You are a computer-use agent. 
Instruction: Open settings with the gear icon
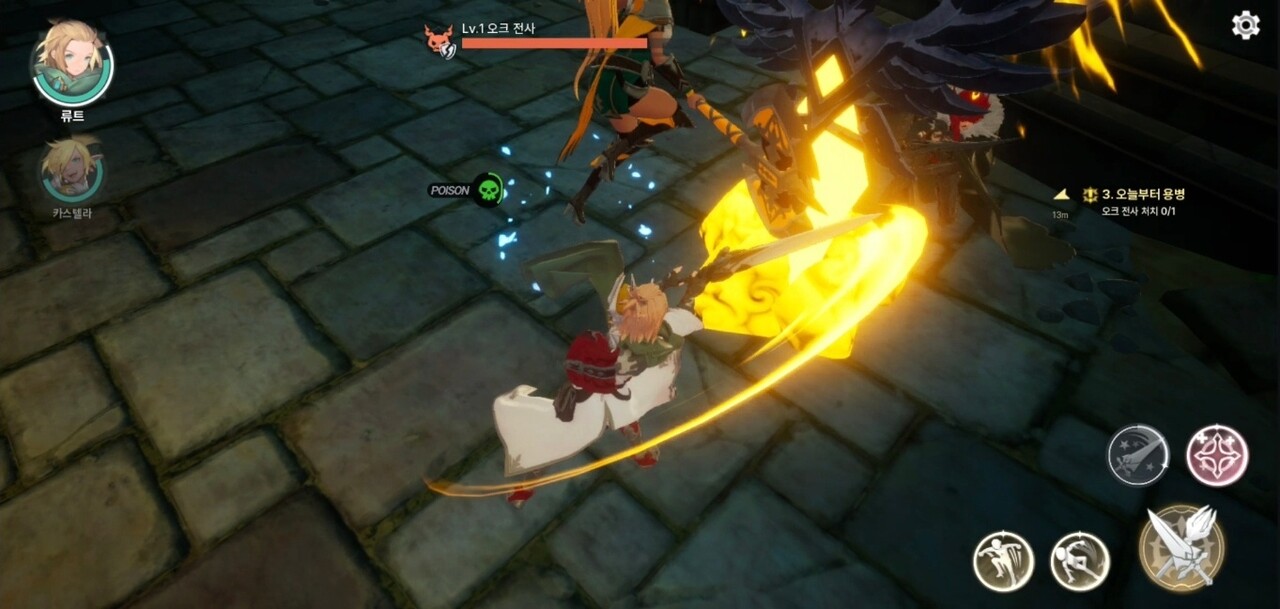pyautogui.click(x=1245, y=25)
